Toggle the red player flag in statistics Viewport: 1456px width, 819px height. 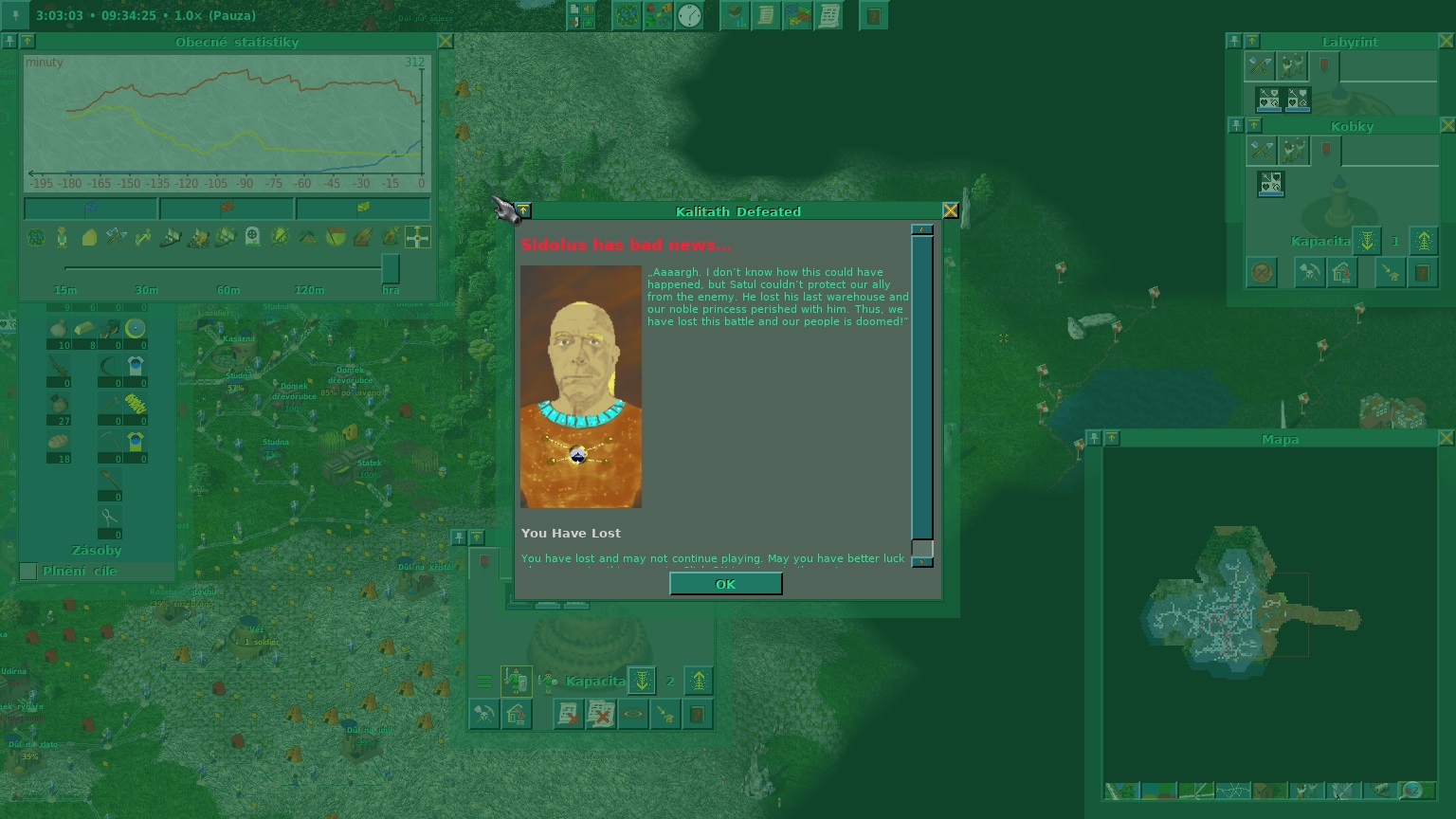point(227,208)
